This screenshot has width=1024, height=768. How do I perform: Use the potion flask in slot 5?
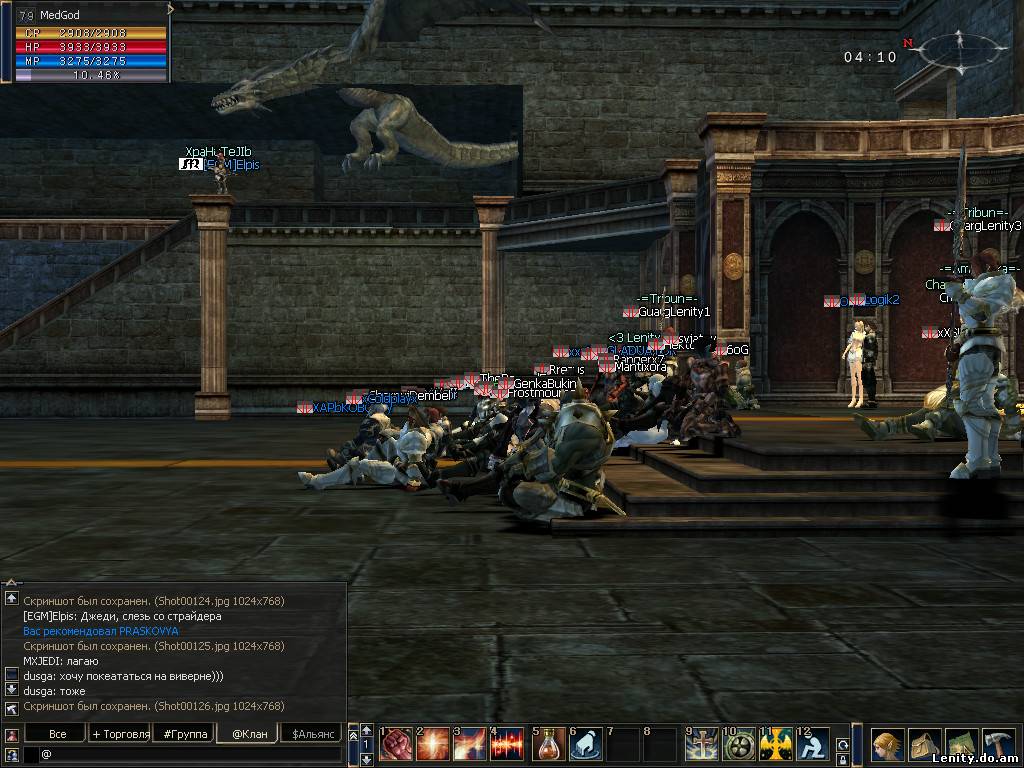(x=549, y=744)
